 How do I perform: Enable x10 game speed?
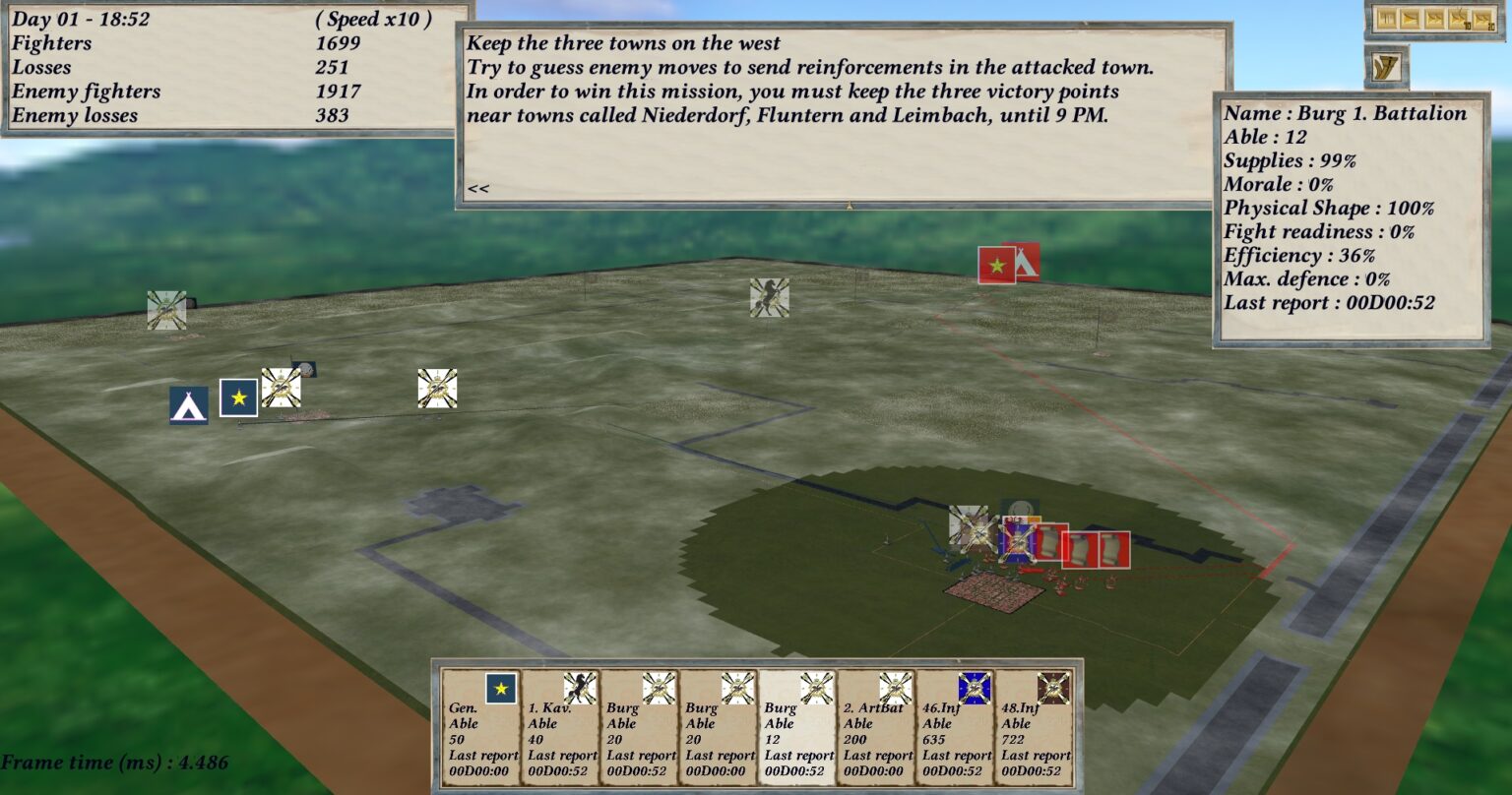(1460, 18)
